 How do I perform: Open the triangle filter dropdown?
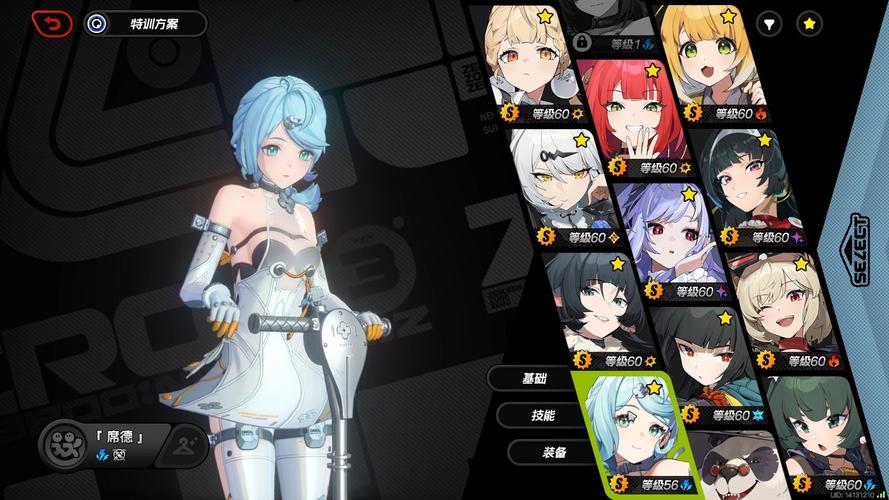[769, 23]
